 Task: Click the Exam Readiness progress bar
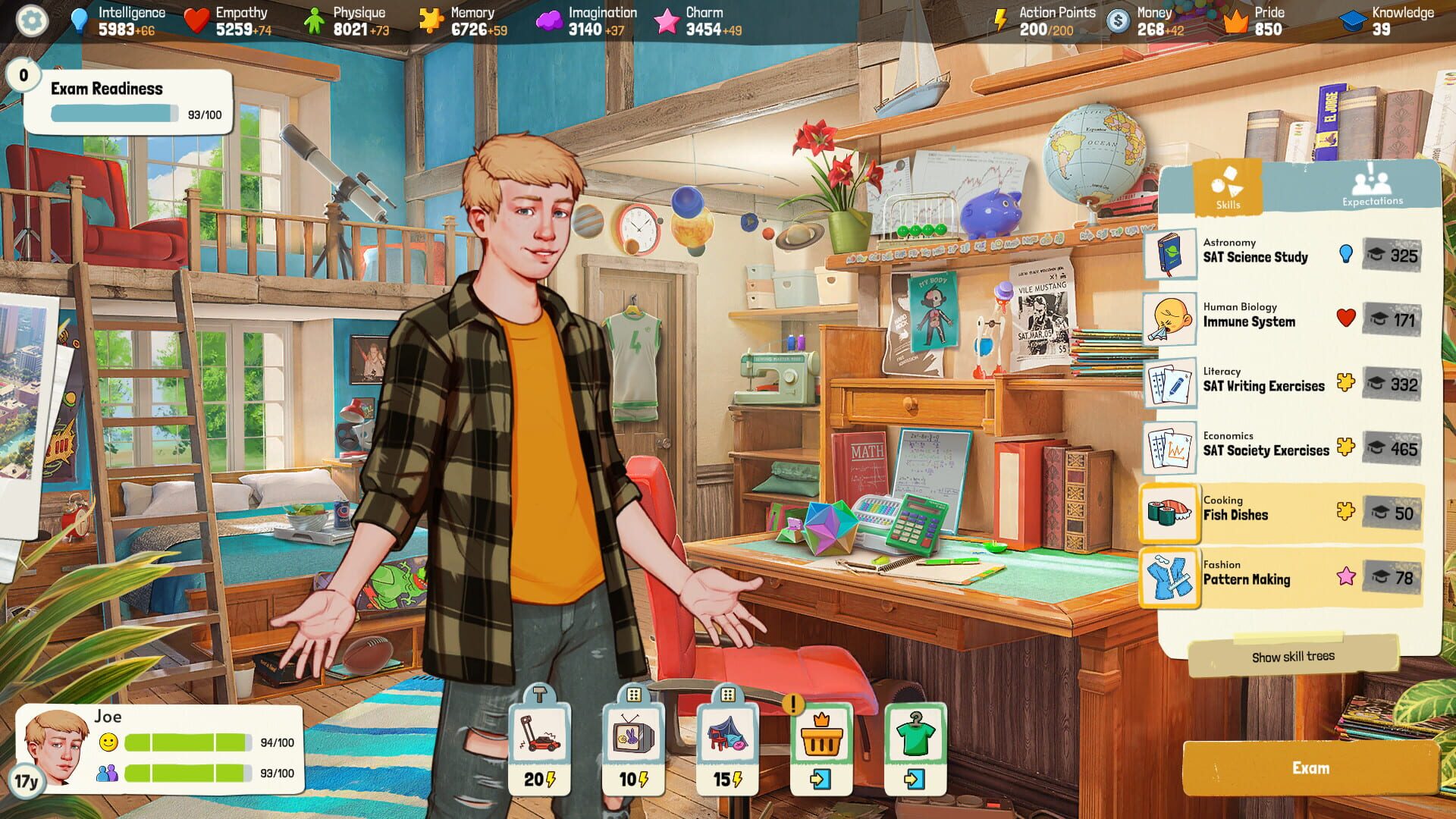pos(112,111)
